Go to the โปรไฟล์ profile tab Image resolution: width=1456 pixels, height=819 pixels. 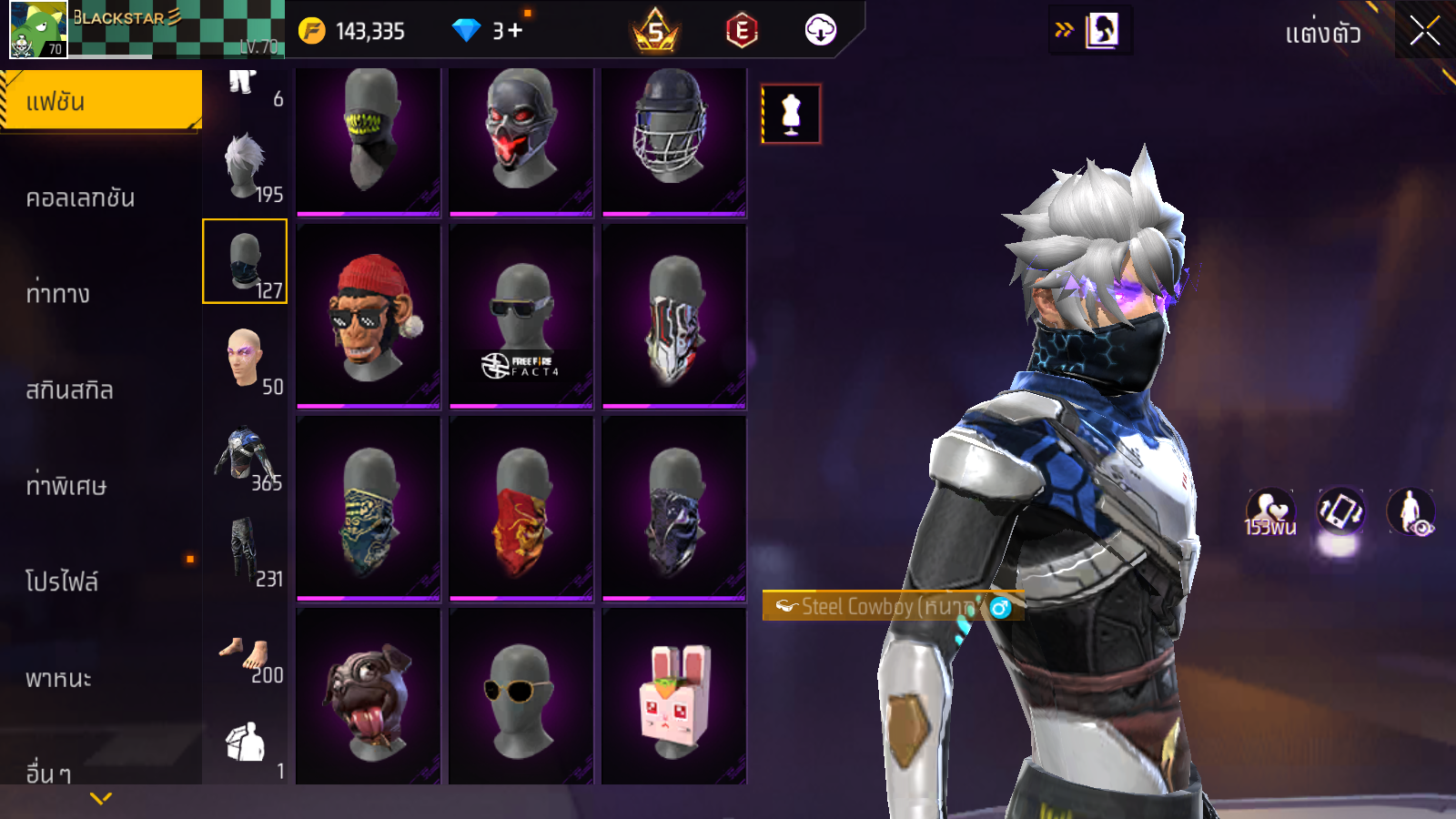[62, 581]
